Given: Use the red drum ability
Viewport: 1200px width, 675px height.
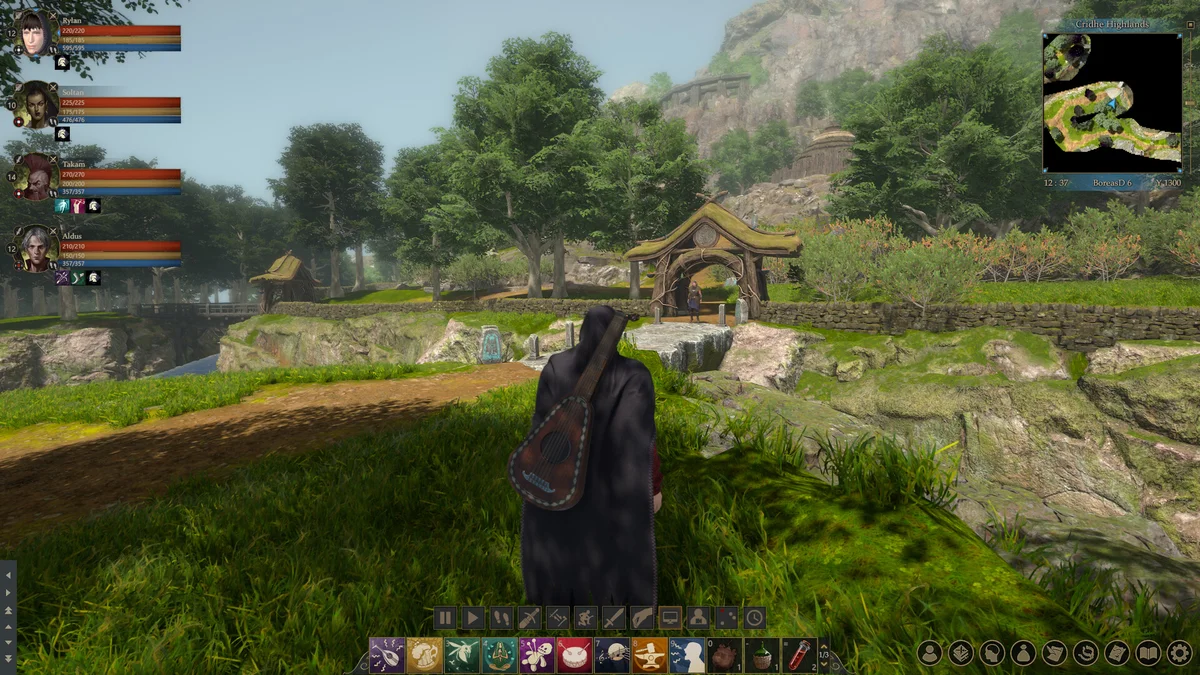Looking at the screenshot, I should click(x=574, y=655).
